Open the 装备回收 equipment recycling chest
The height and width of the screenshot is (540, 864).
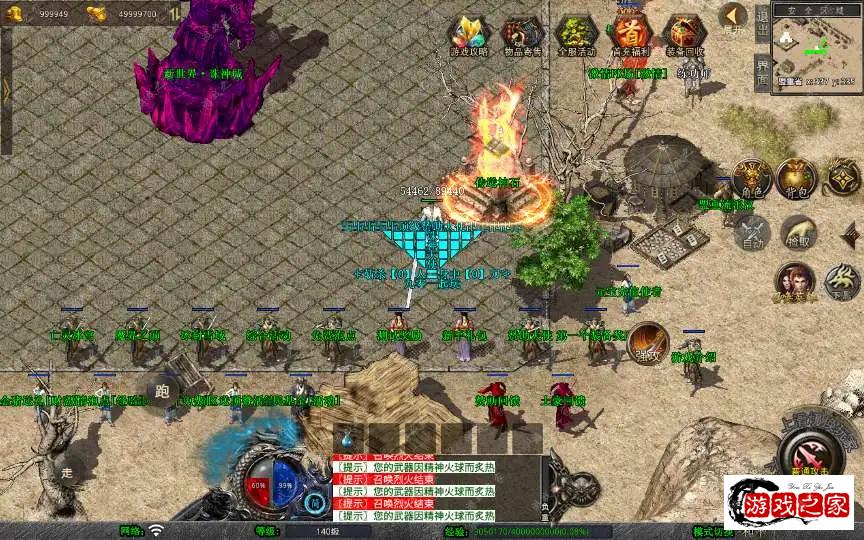684,35
